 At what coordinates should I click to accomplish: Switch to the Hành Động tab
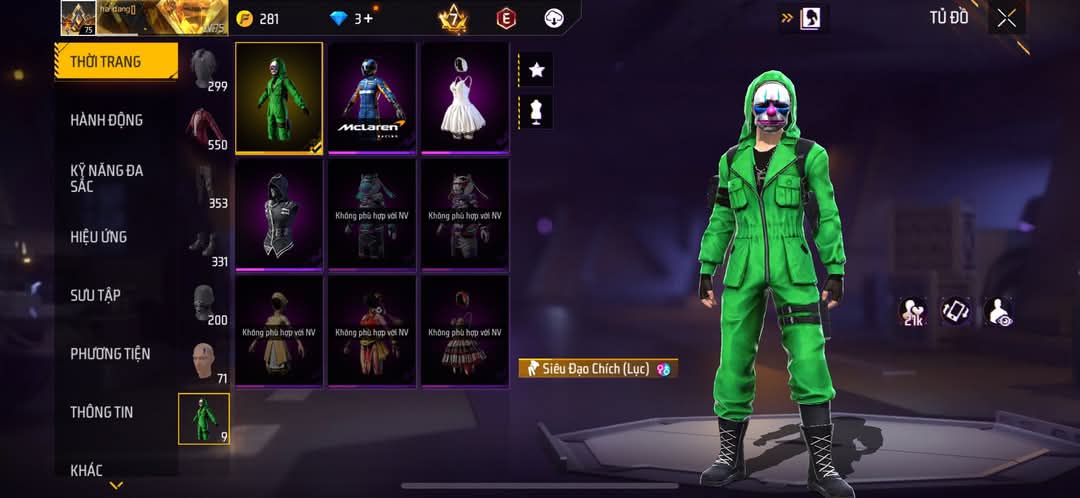(107, 120)
